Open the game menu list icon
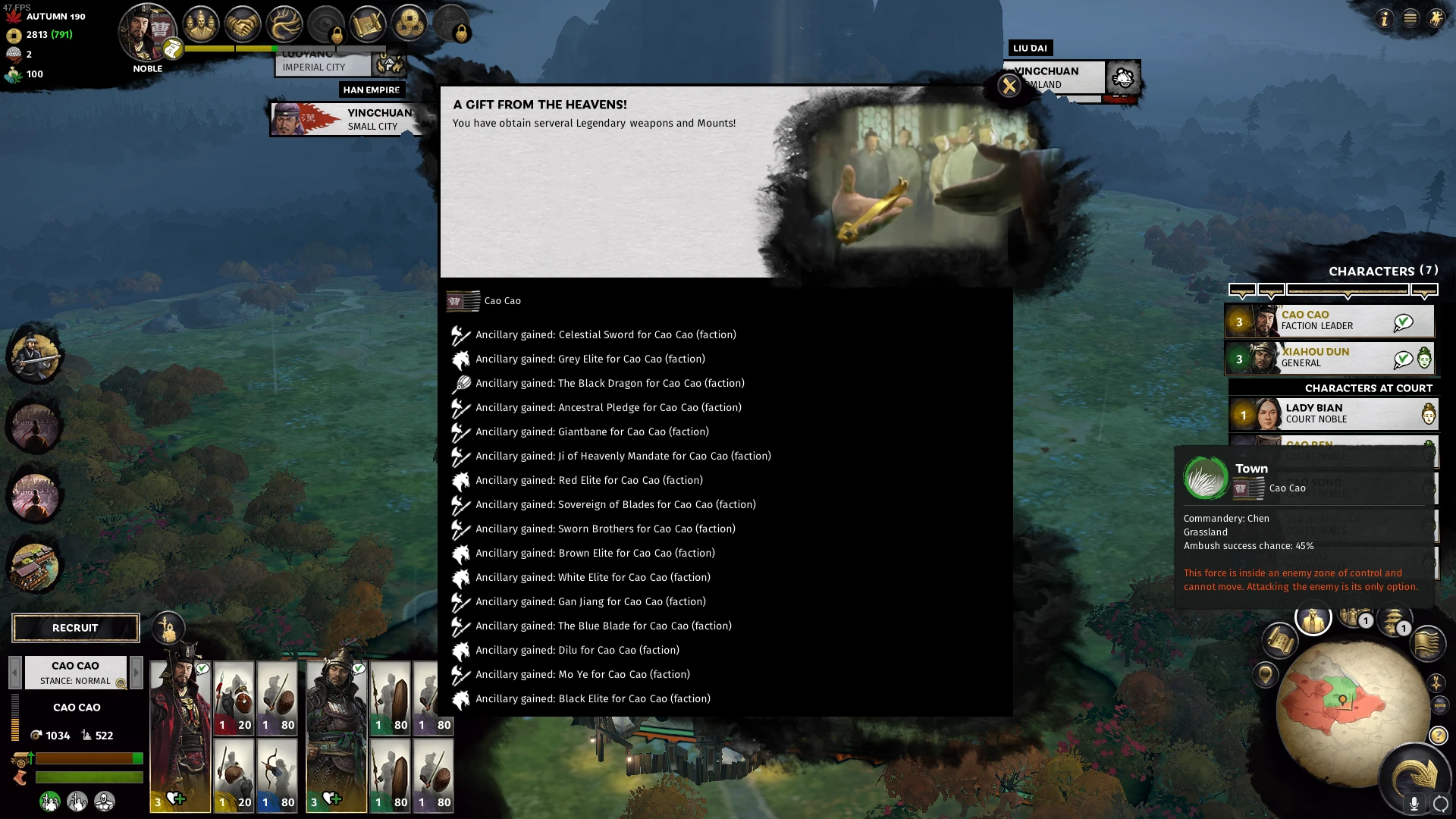 point(1410,18)
